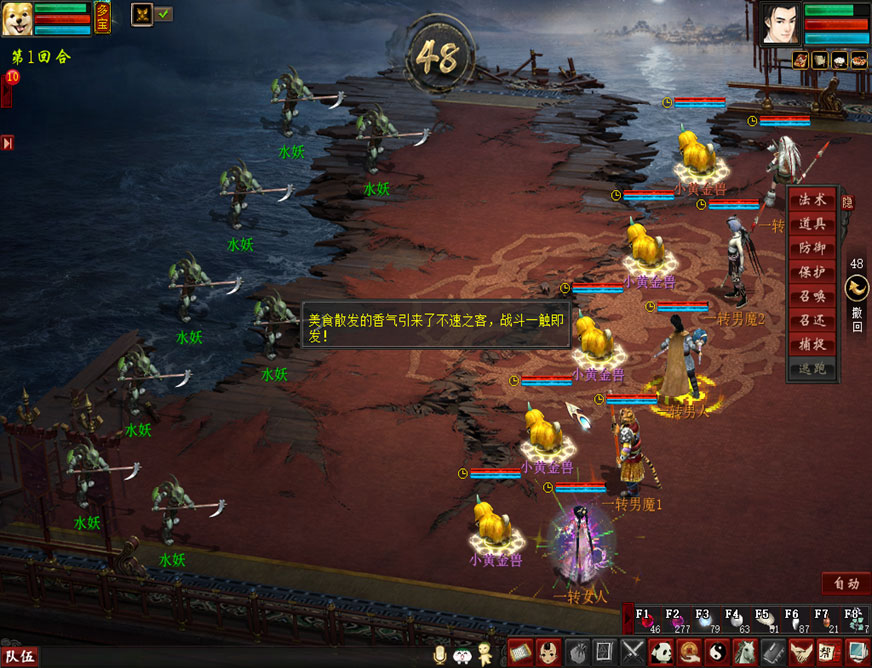Choose 捕捉 (capture) command
The height and width of the screenshot is (668, 872).
(811, 344)
